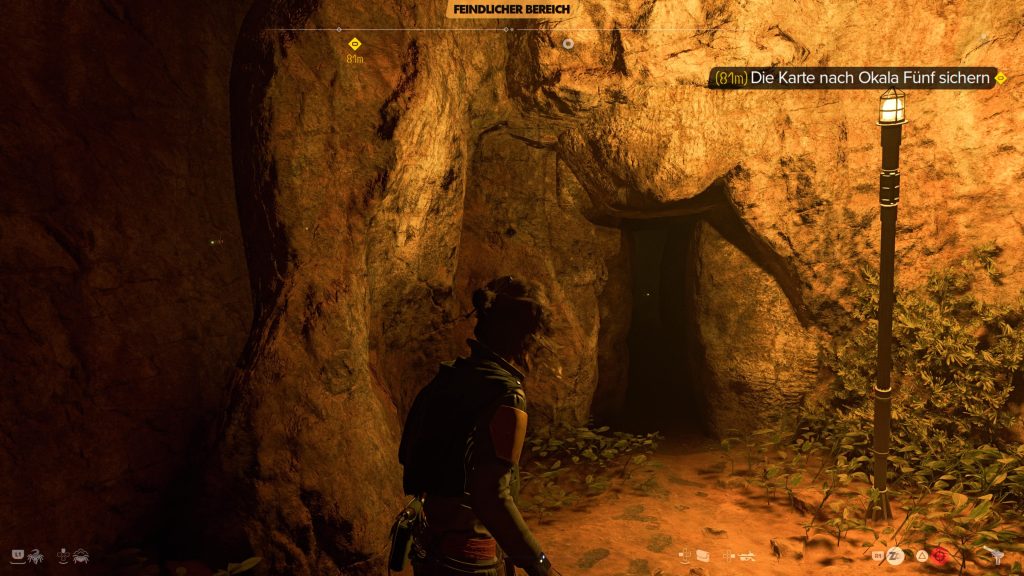The height and width of the screenshot is (576, 1024).
Task: Select the scorpion-like companion command icon
Action: click(35, 554)
